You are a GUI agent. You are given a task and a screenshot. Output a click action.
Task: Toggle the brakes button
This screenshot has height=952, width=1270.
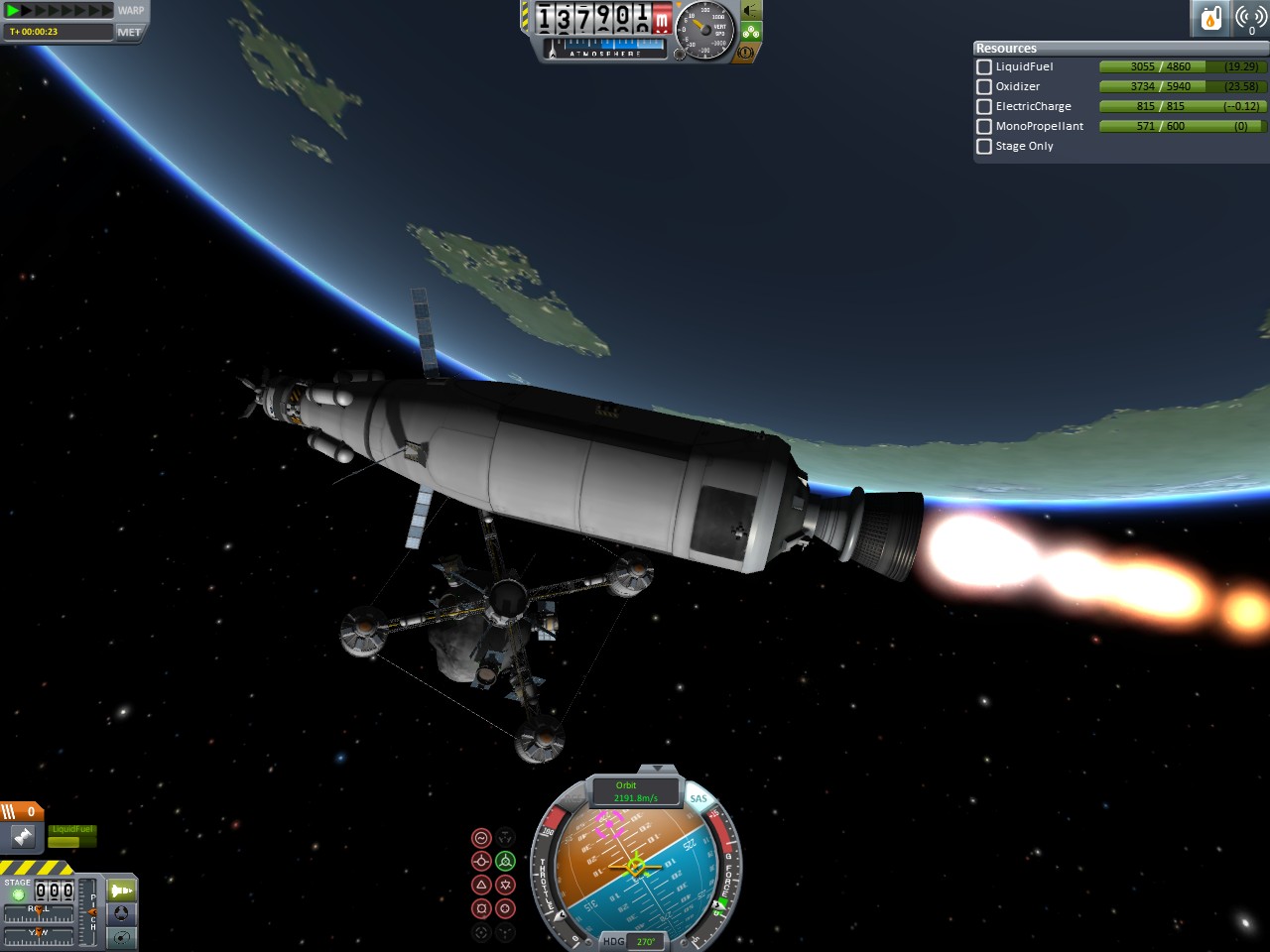pos(746,52)
